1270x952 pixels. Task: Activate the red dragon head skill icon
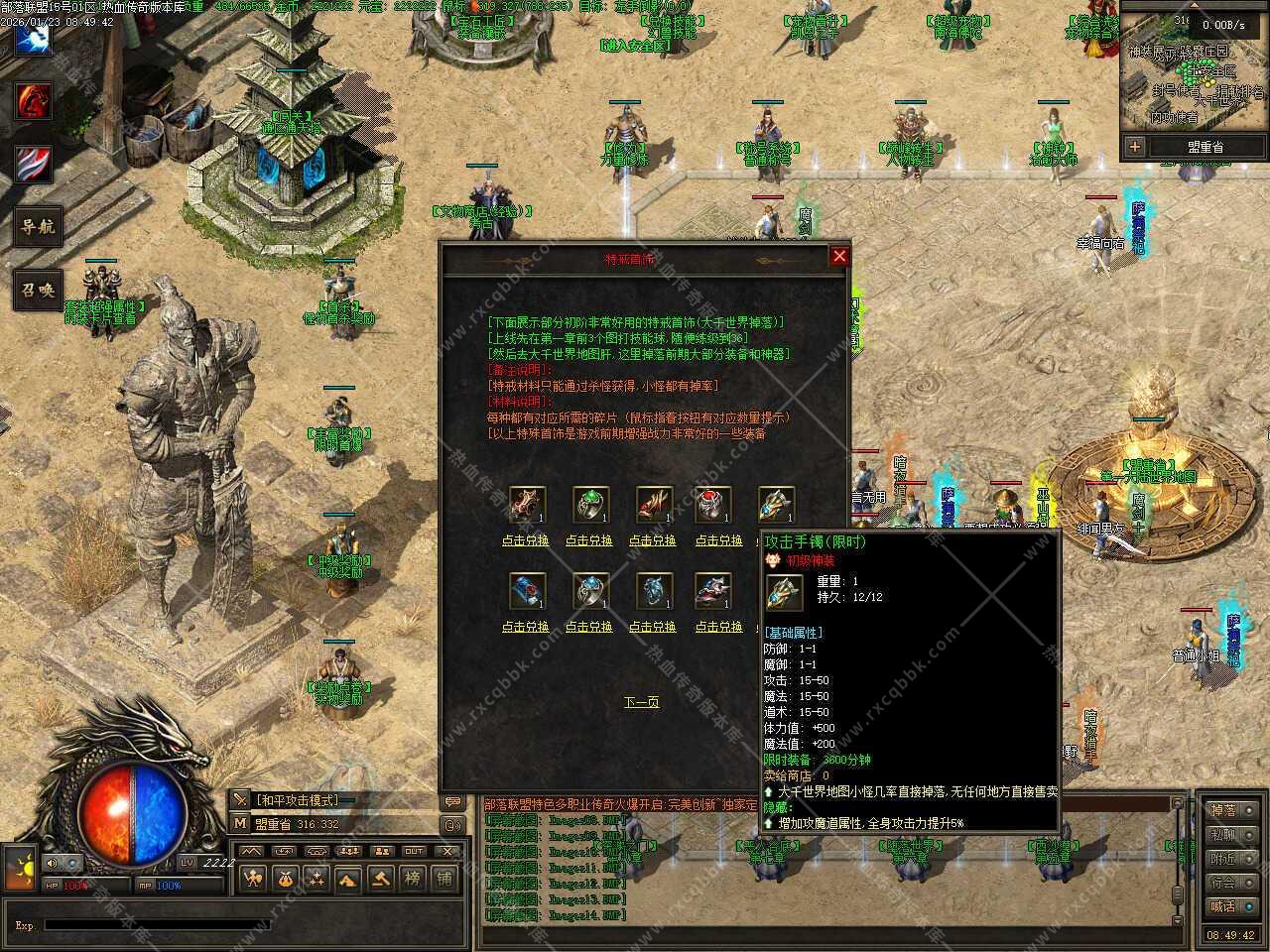(x=33, y=101)
